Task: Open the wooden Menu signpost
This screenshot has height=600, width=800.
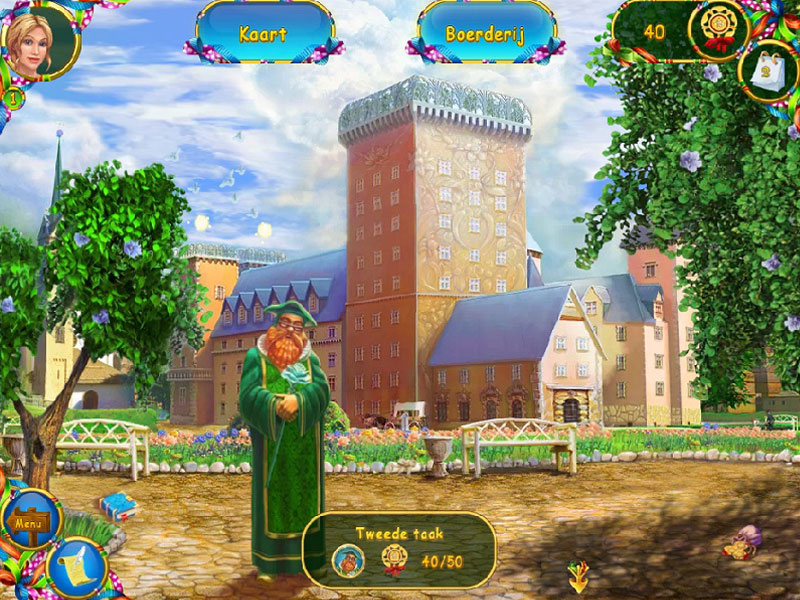Action: (x=29, y=520)
